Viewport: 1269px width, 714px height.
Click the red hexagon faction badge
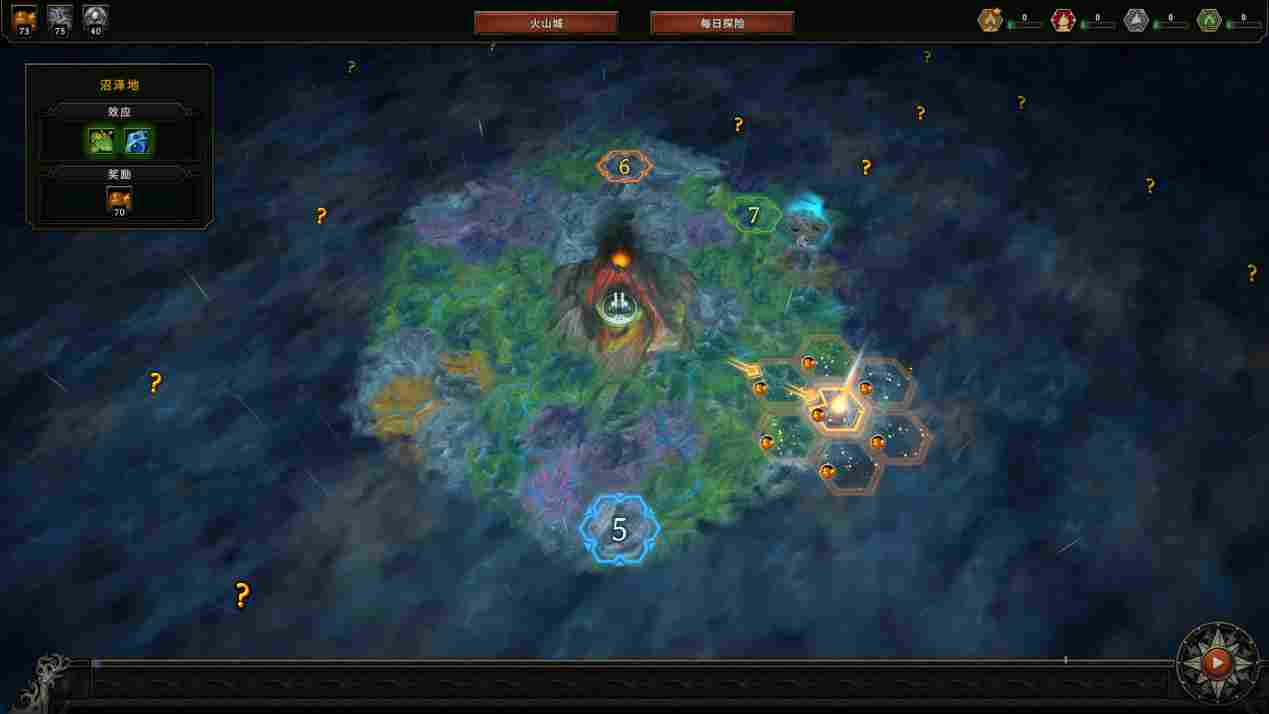point(1063,20)
